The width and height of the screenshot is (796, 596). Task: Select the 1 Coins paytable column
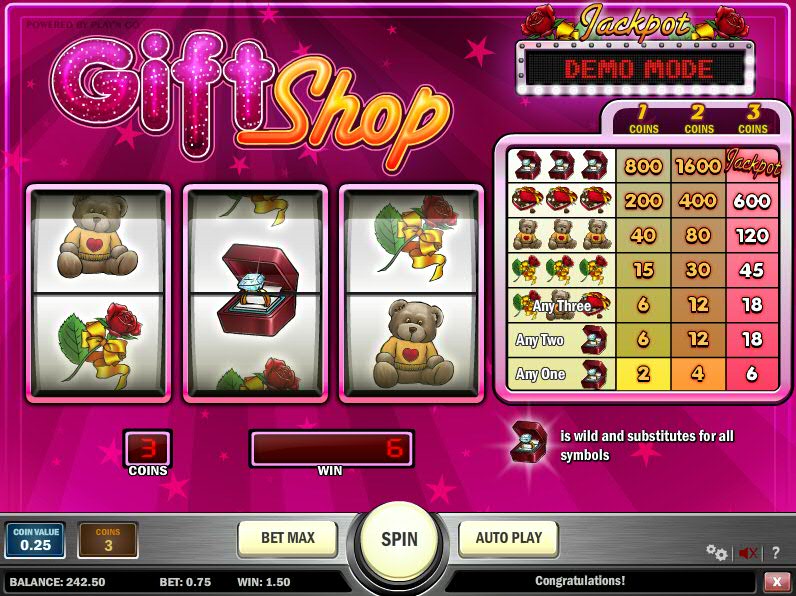(x=644, y=121)
